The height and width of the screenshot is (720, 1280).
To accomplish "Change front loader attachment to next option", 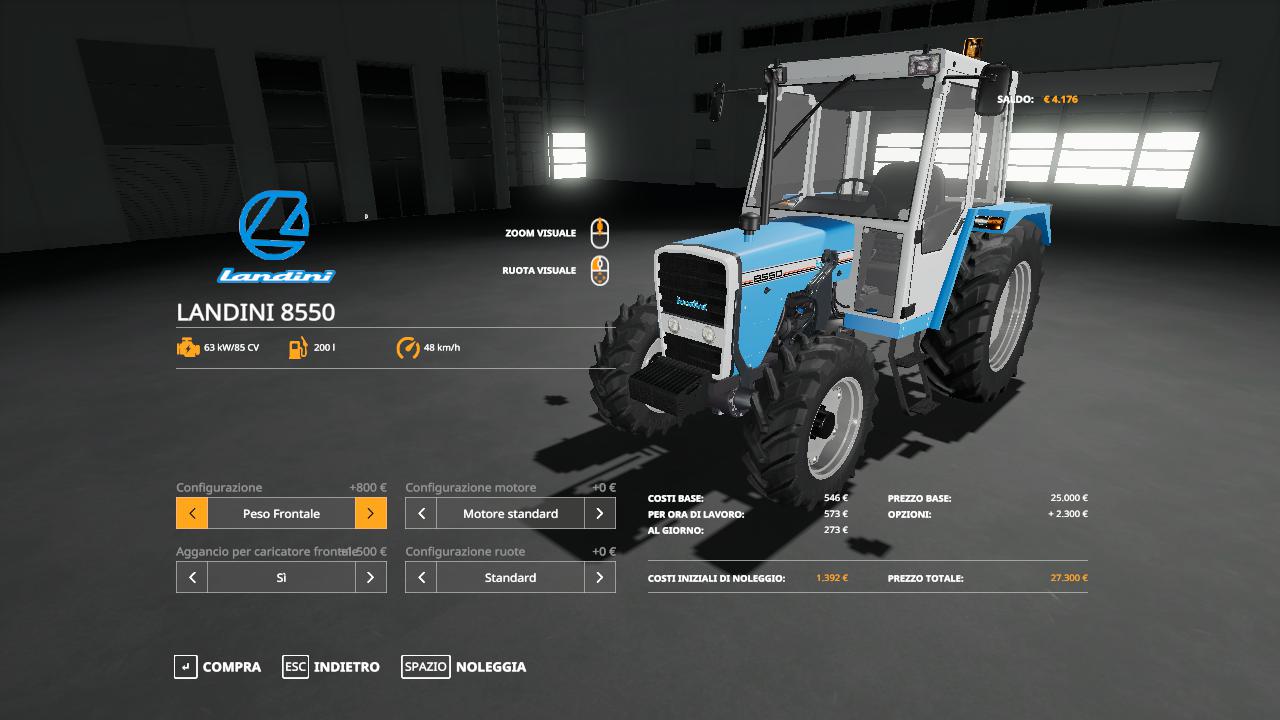I will [x=370, y=578].
